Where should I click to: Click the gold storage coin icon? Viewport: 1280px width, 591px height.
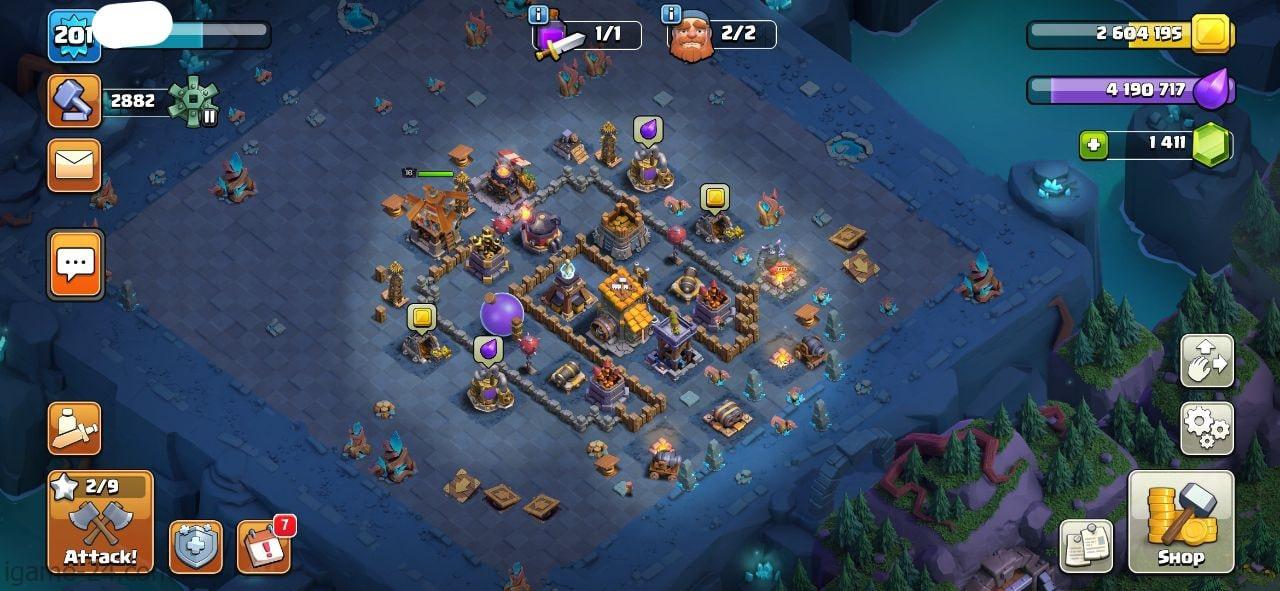[x=1212, y=33]
